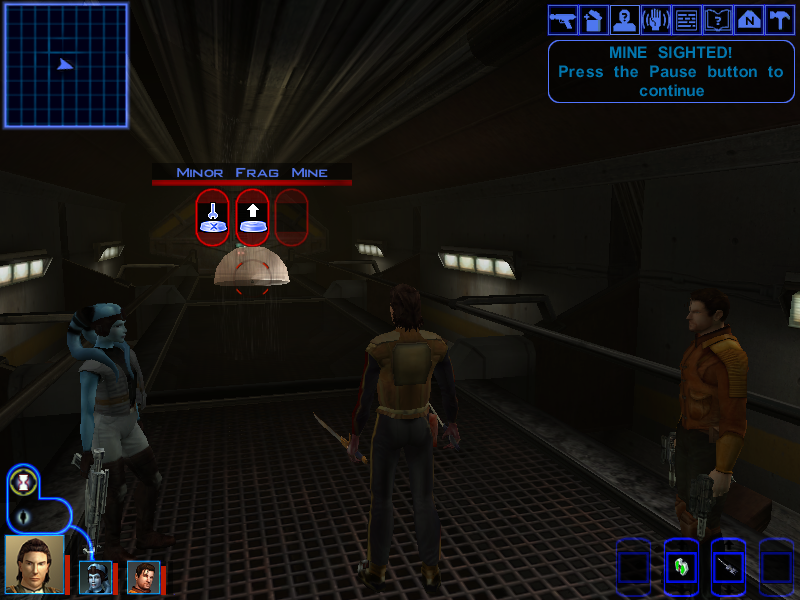Click the minimap

(x=66, y=65)
